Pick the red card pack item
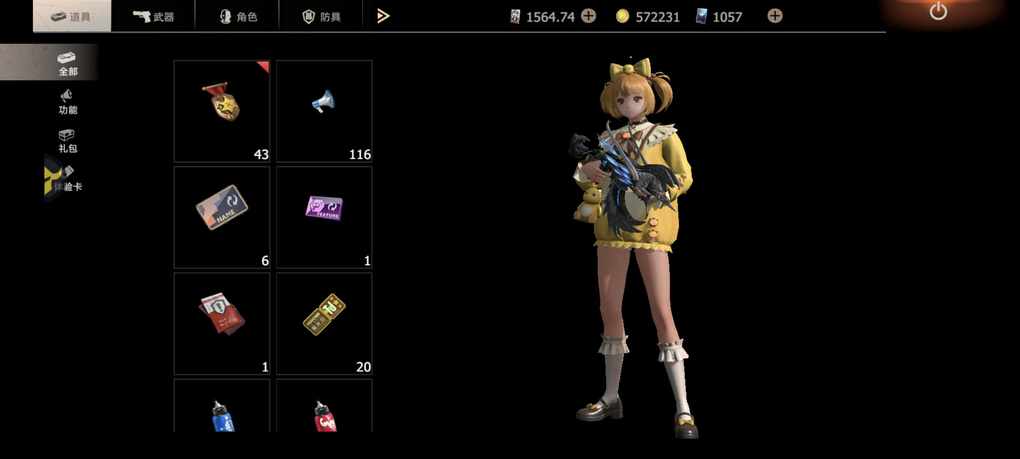Viewport: 1020px width, 459px height. (222, 322)
